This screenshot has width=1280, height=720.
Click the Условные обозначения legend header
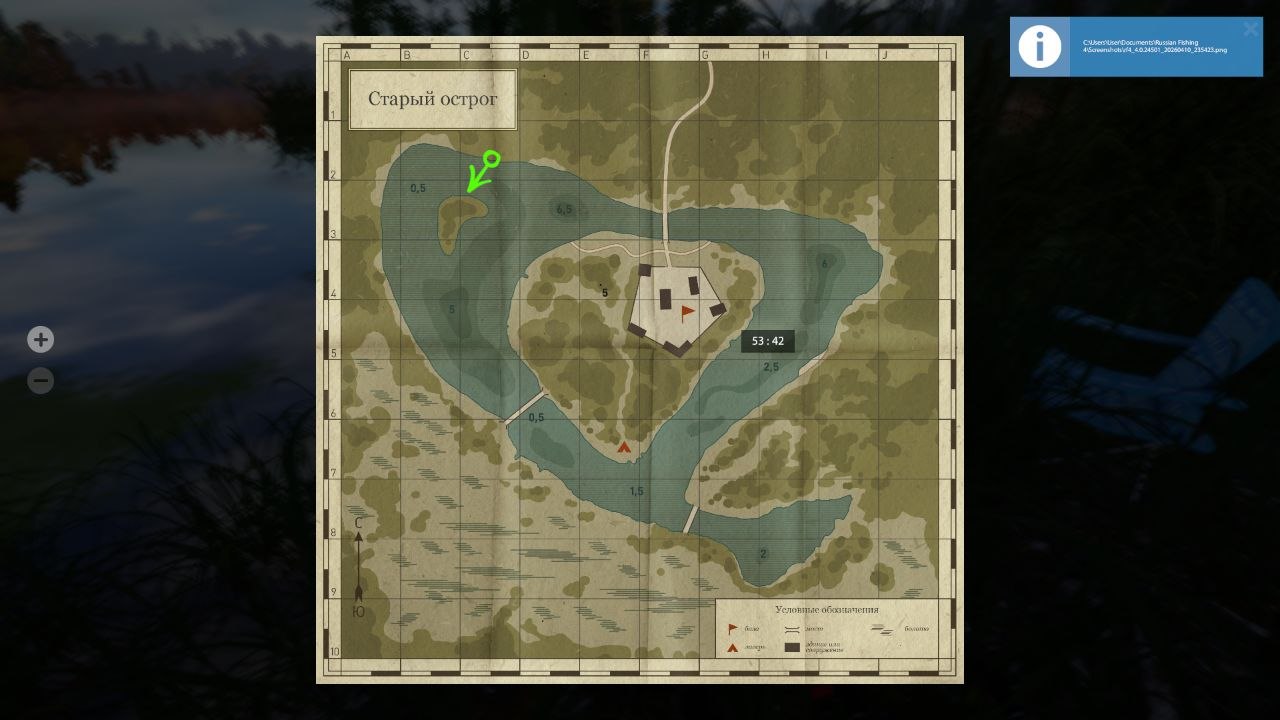(828, 608)
